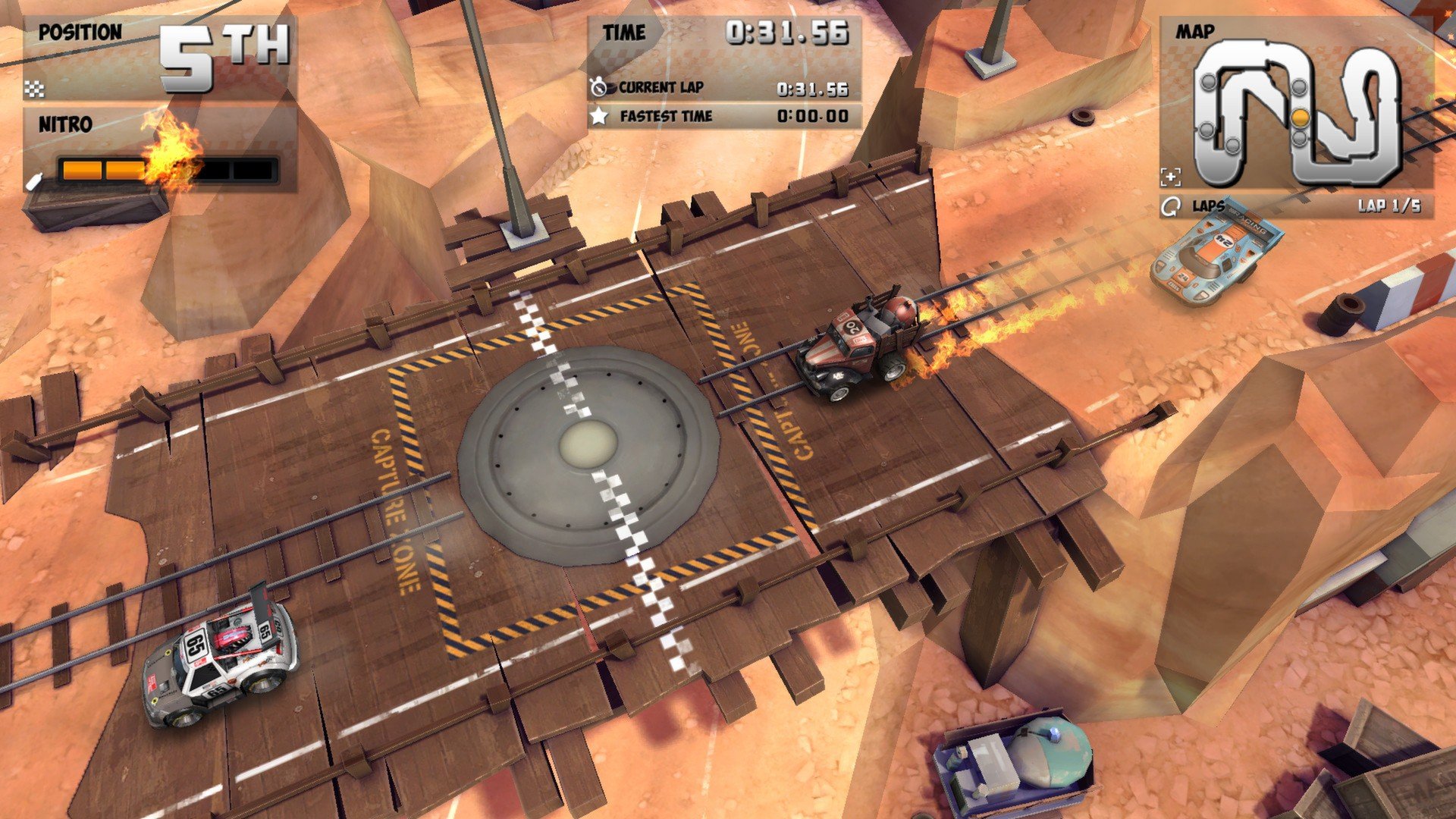Click the small nitro canister icon

click(35, 183)
